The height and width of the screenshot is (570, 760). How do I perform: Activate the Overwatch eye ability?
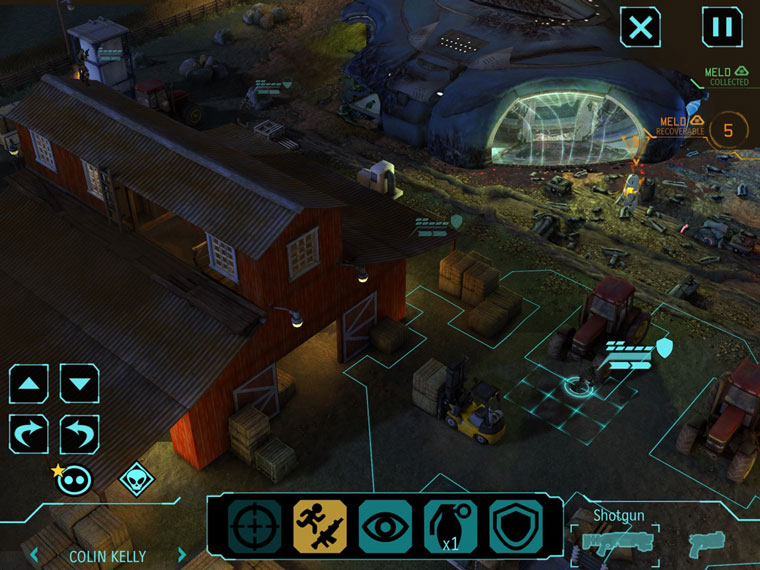(x=385, y=526)
